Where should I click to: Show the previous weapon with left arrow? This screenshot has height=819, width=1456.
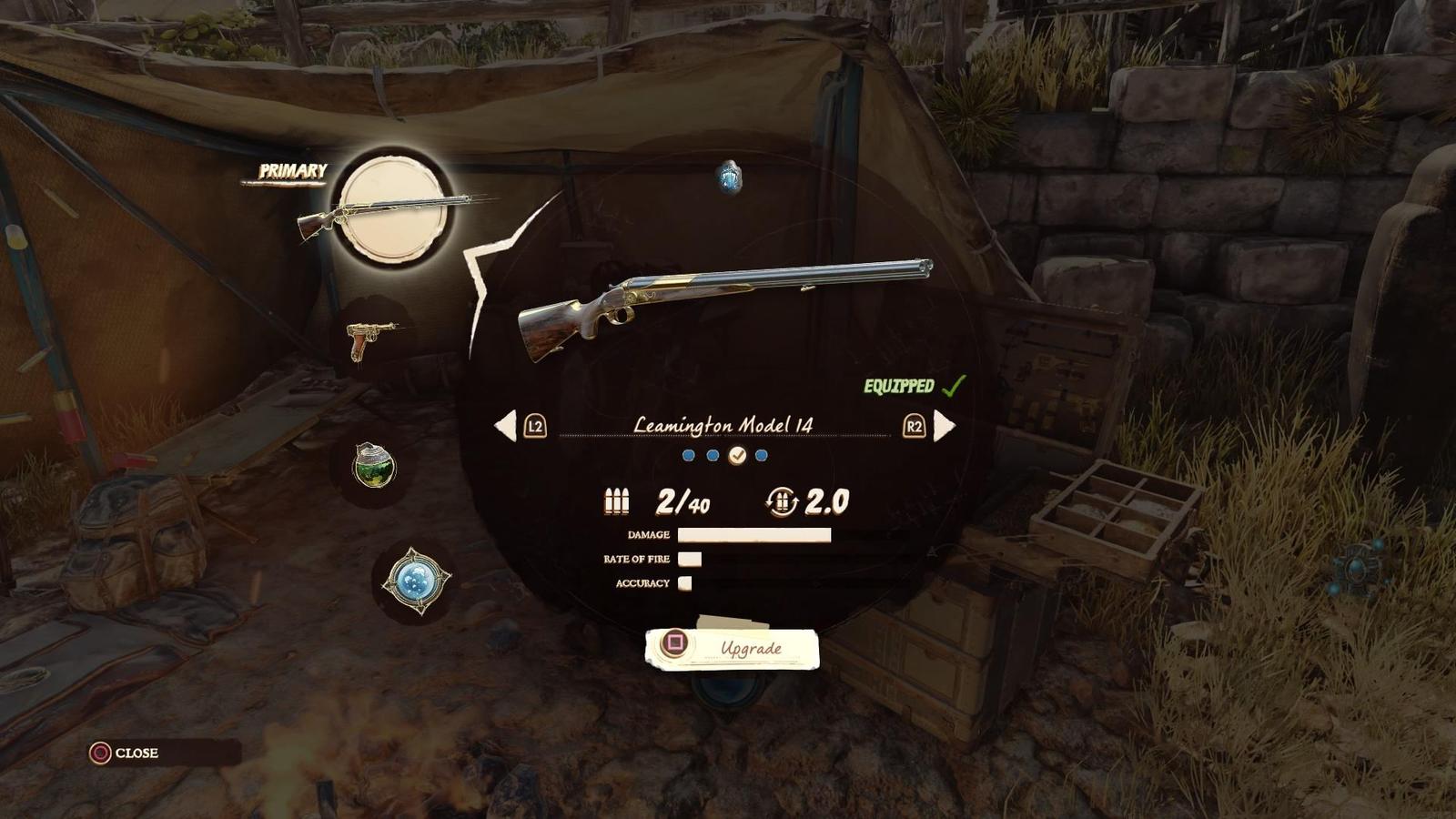coord(506,425)
